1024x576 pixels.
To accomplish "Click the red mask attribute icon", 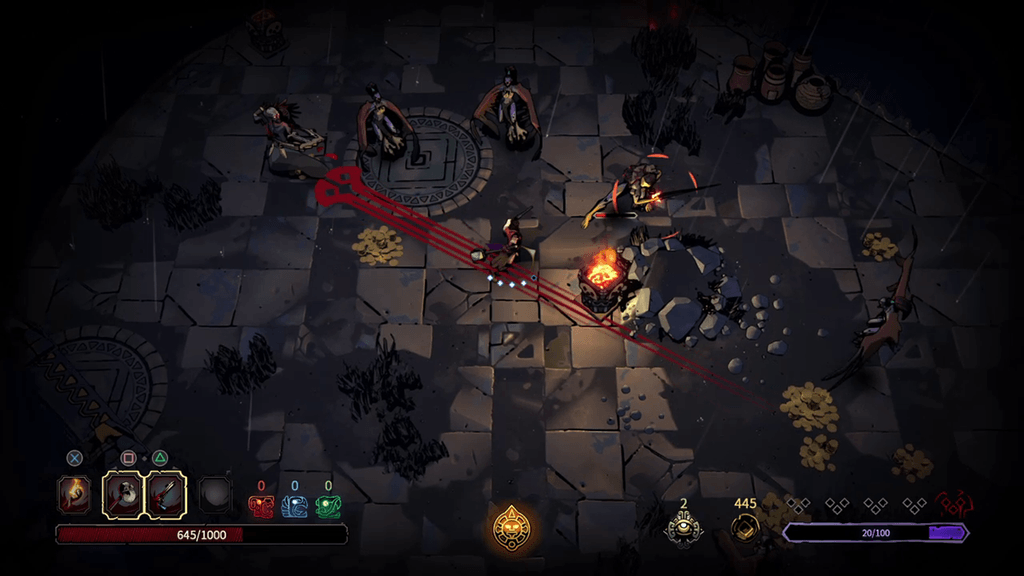I will 260,506.
